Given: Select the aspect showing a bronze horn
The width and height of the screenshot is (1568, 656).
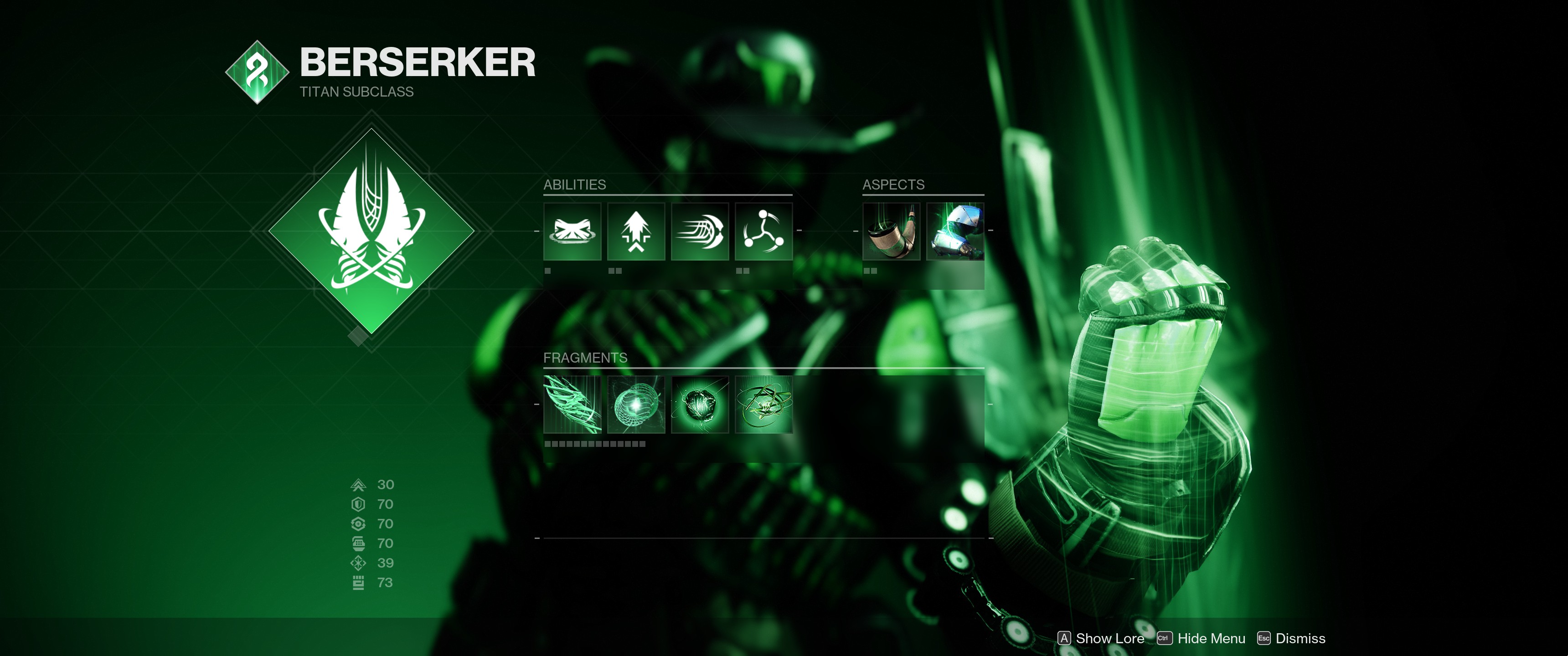Looking at the screenshot, I should point(891,231).
